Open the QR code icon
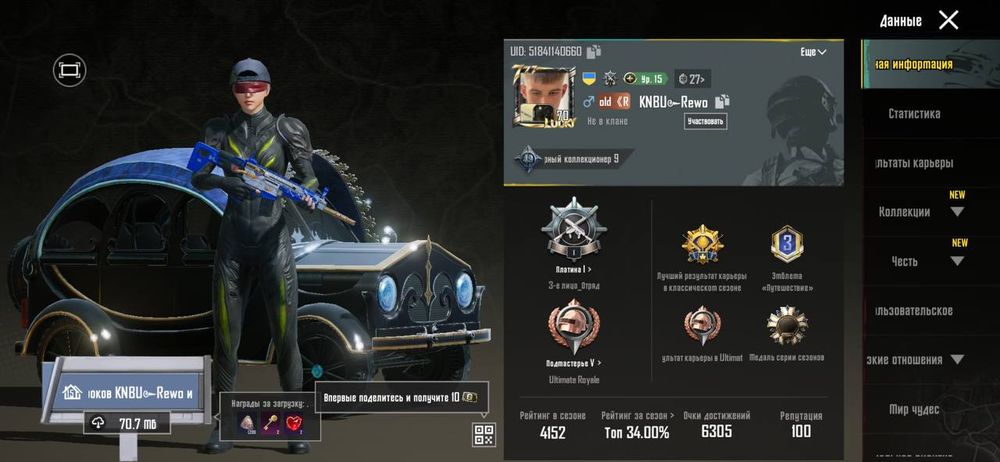Image resolution: width=1000 pixels, height=462 pixels. click(484, 434)
